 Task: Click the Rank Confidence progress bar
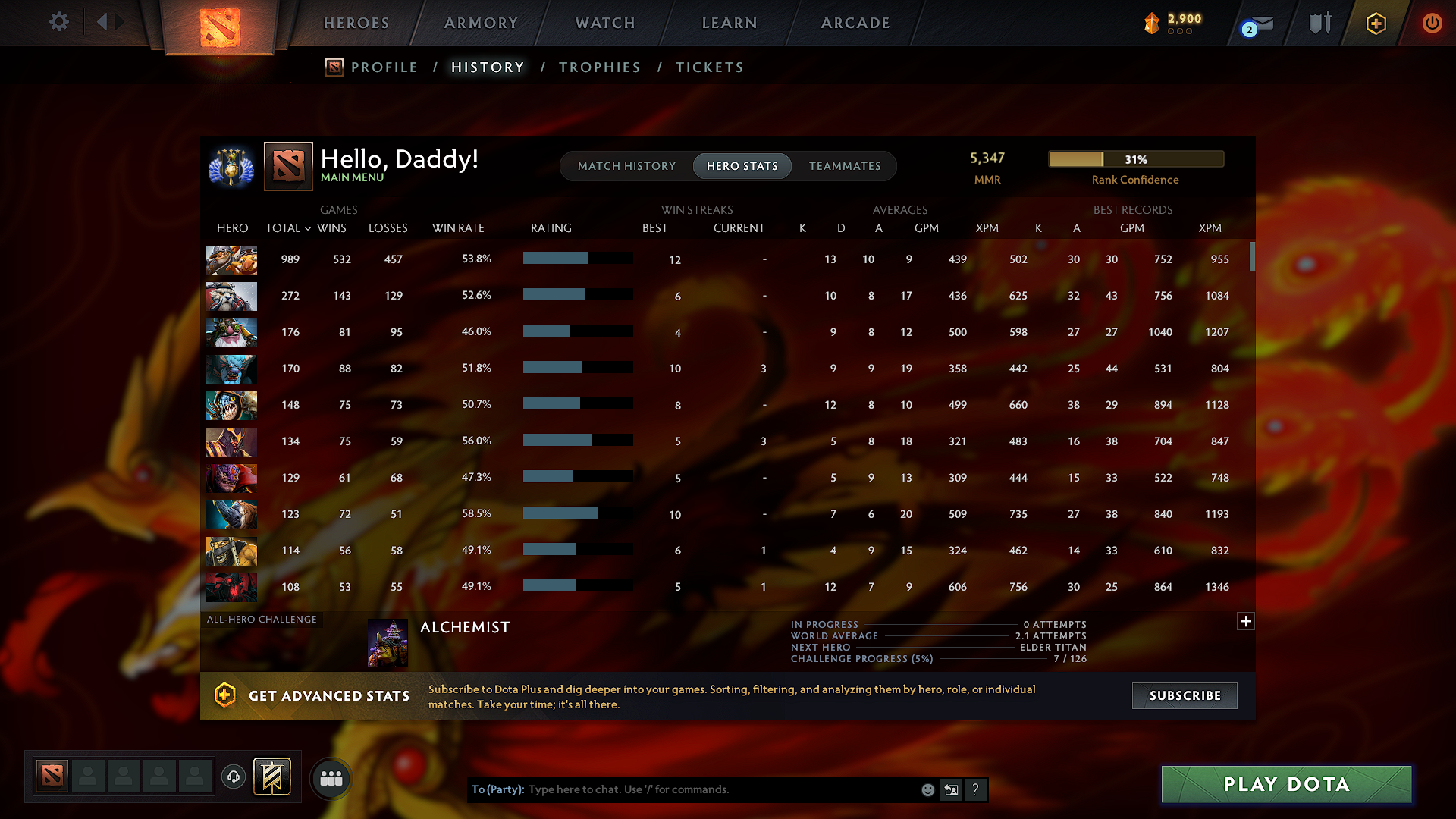(x=1135, y=158)
